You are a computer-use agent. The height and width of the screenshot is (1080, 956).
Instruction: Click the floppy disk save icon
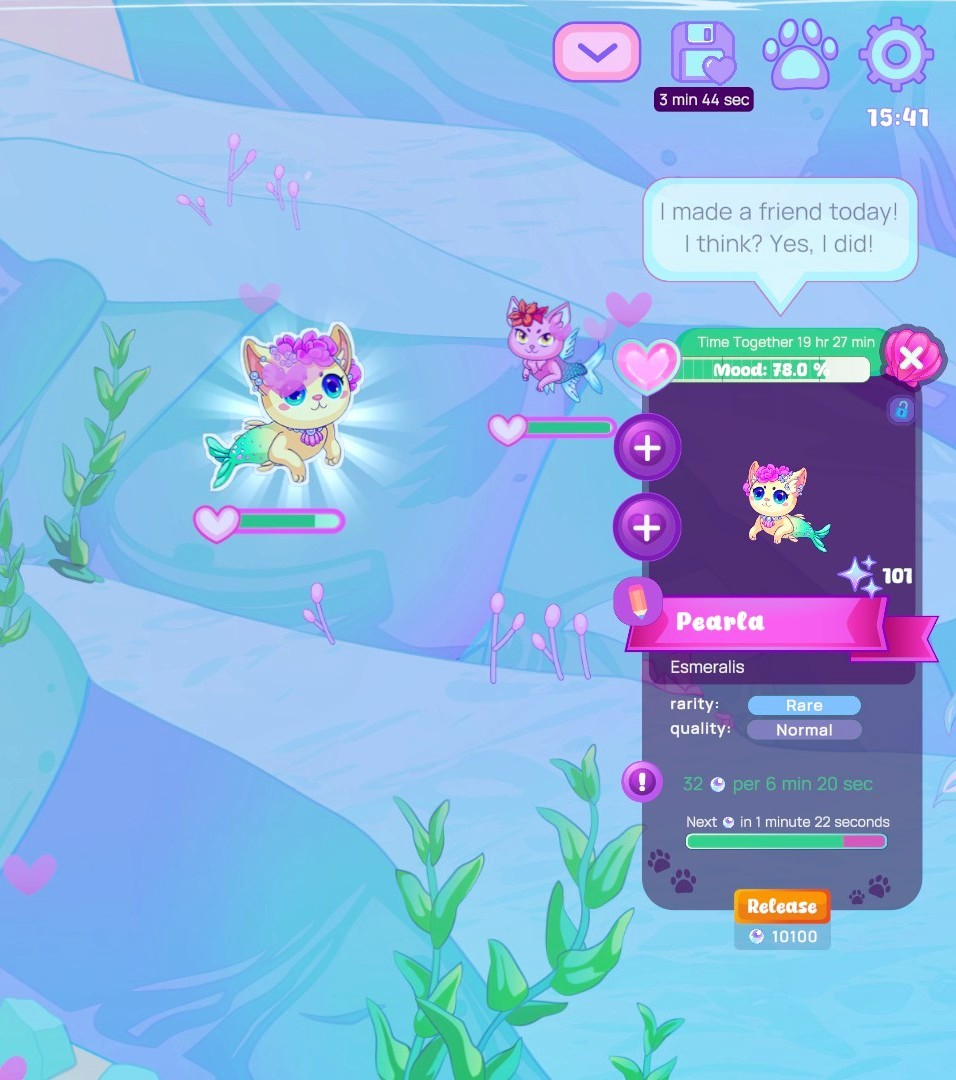pos(702,53)
